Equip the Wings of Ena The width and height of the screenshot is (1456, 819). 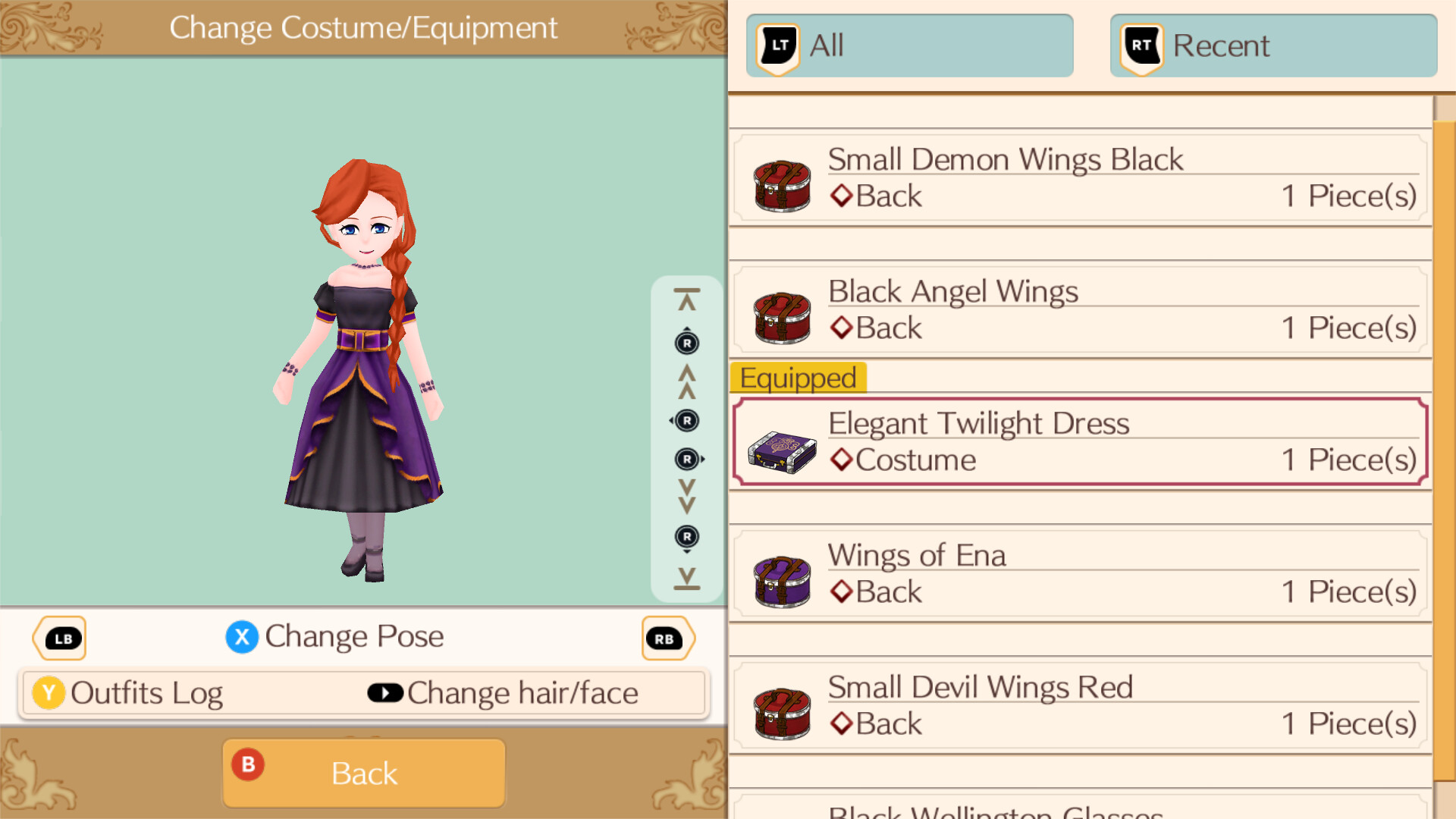pyautogui.click(x=1077, y=573)
